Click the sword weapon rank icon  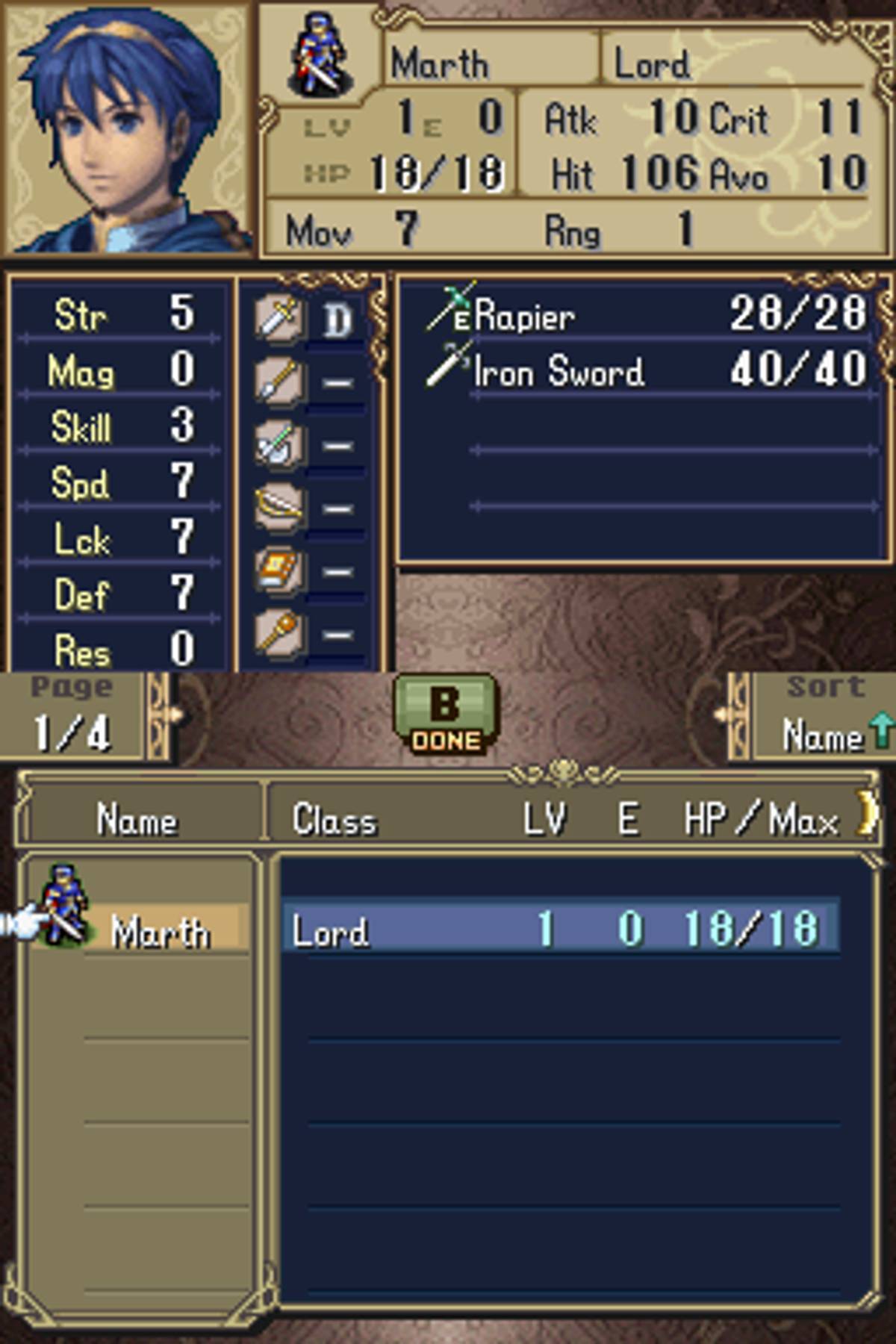tap(279, 319)
